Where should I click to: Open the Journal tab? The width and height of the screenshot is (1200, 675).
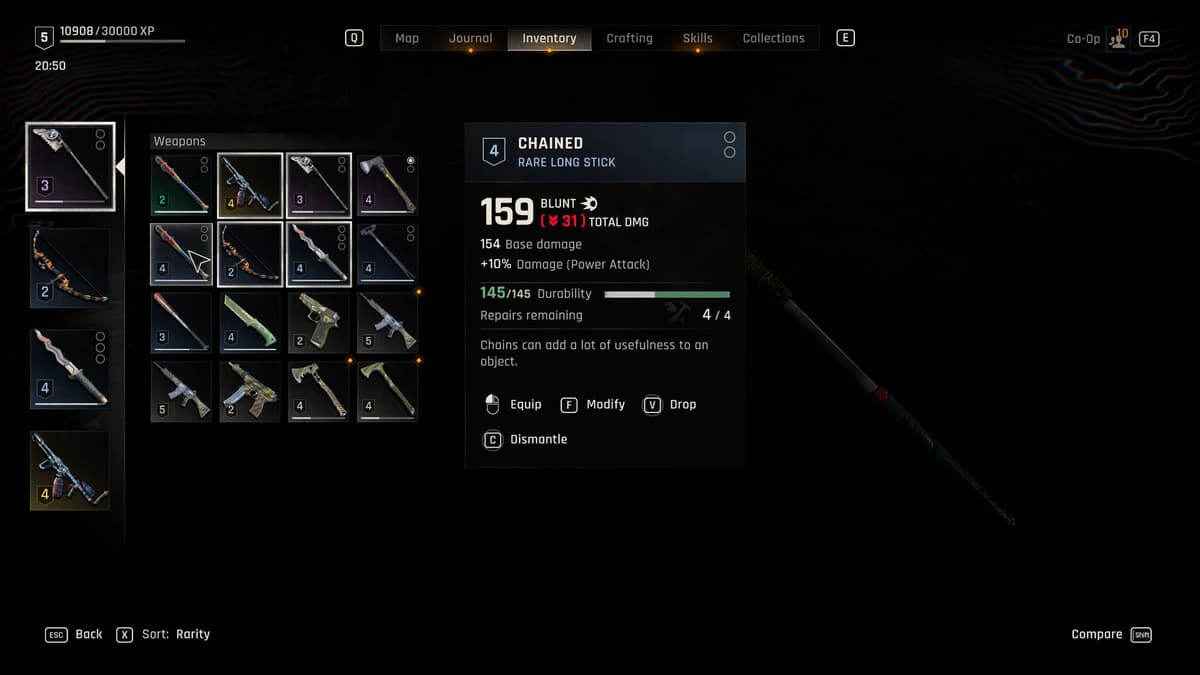pyautogui.click(x=470, y=38)
